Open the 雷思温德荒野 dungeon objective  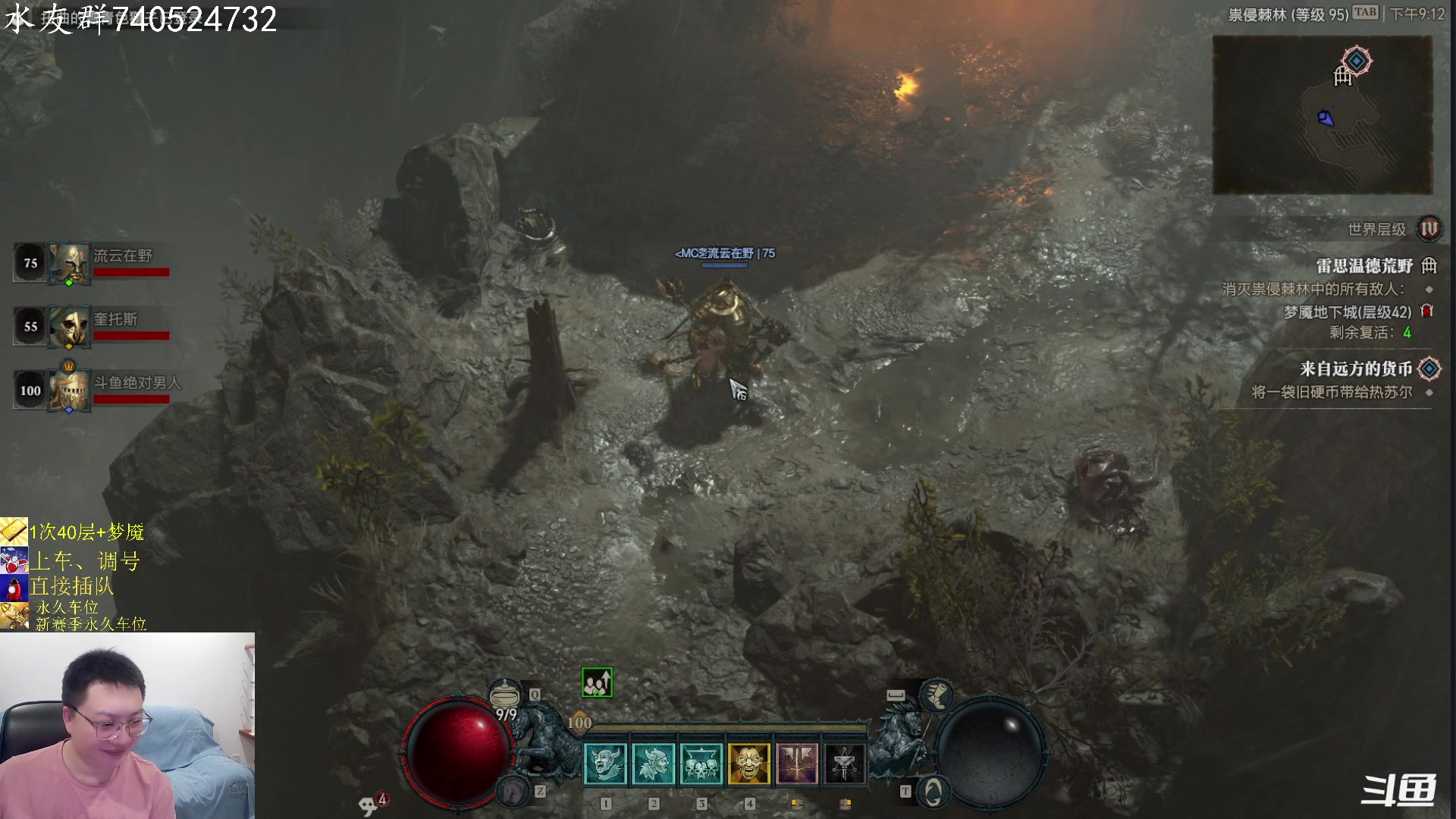(x=1364, y=265)
